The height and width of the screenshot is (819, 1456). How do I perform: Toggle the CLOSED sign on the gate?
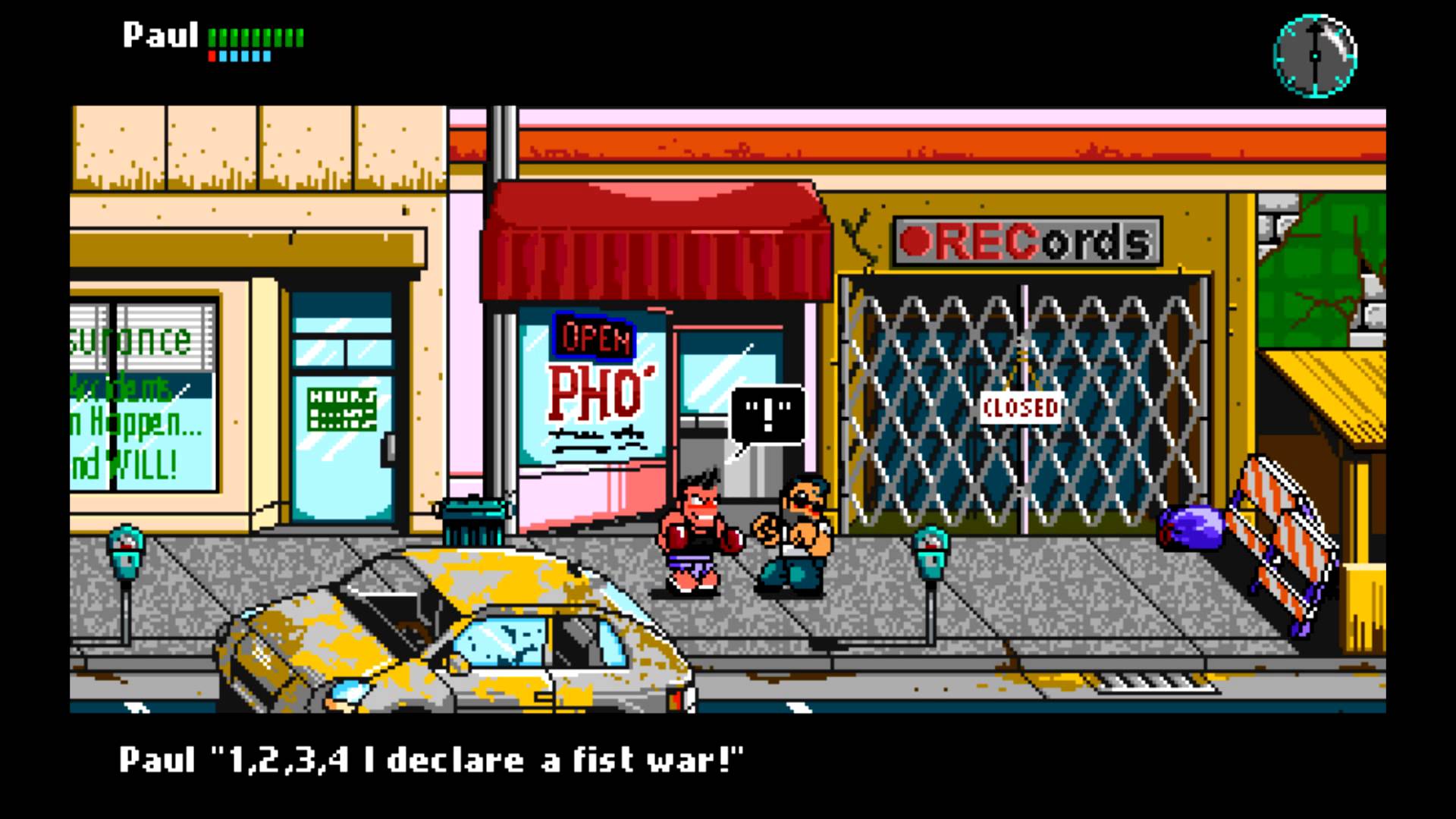click(1020, 407)
